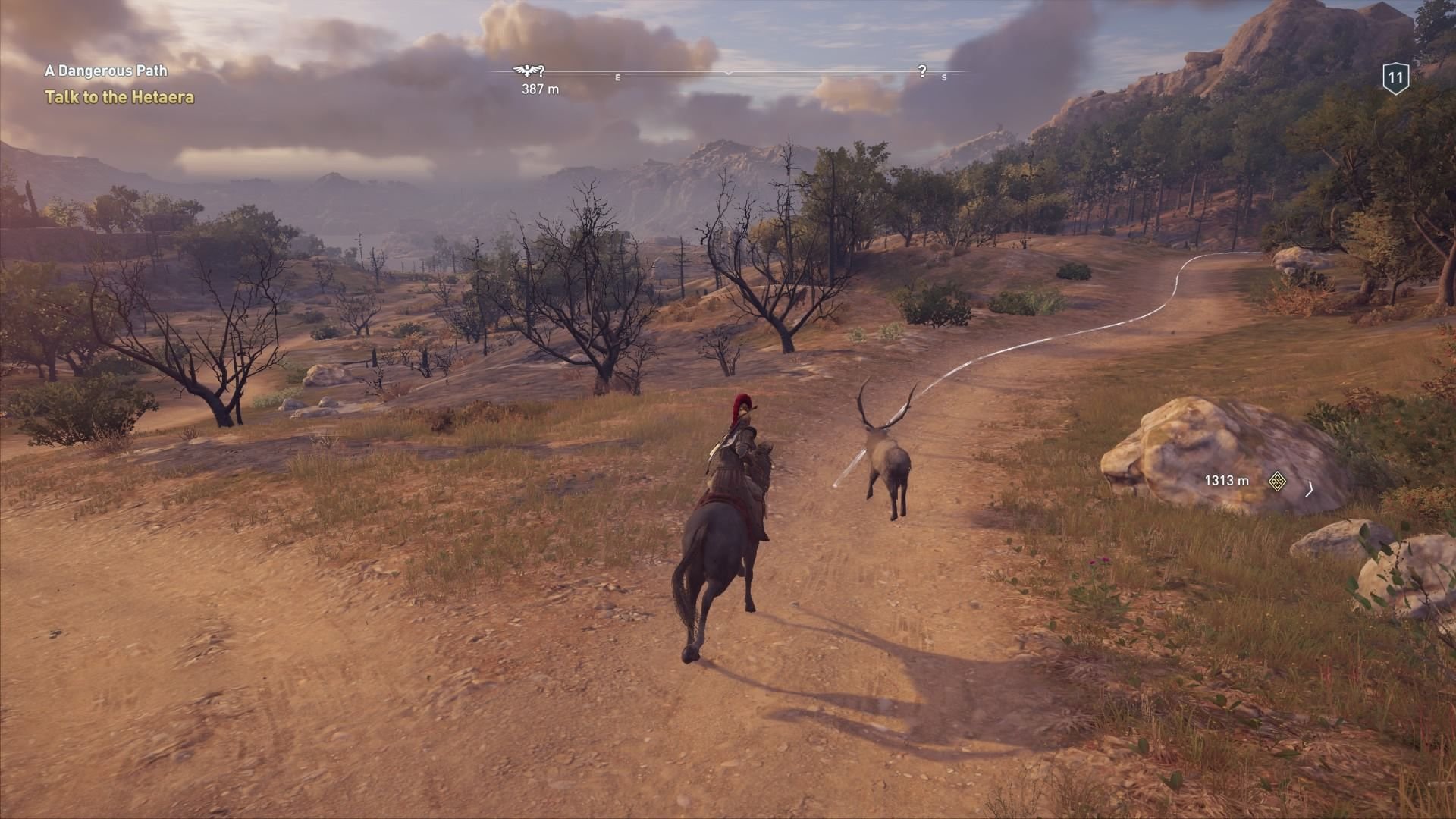Select the S direction letter on compass

click(x=944, y=78)
